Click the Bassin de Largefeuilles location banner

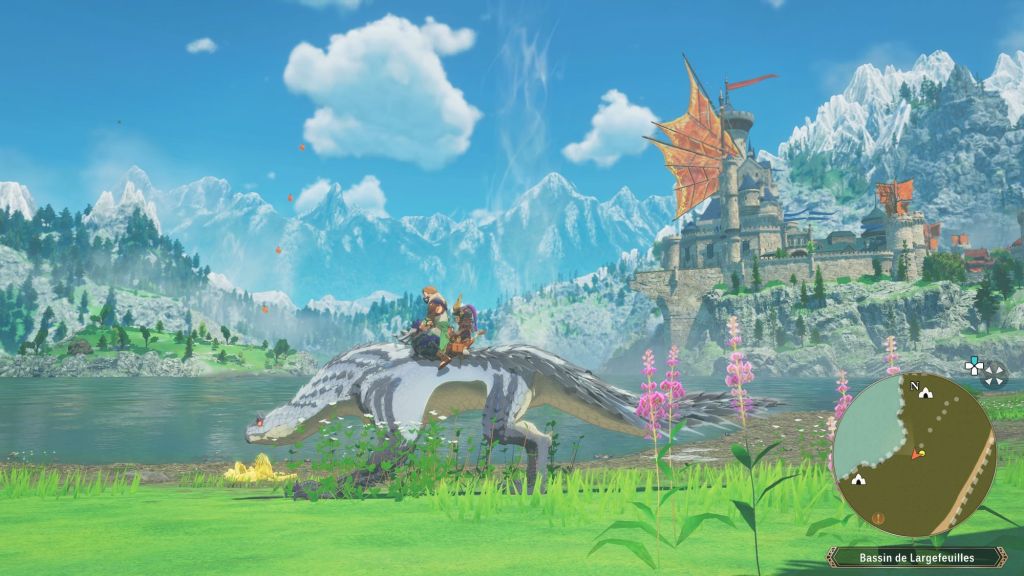pyautogui.click(x=915, y=557)
